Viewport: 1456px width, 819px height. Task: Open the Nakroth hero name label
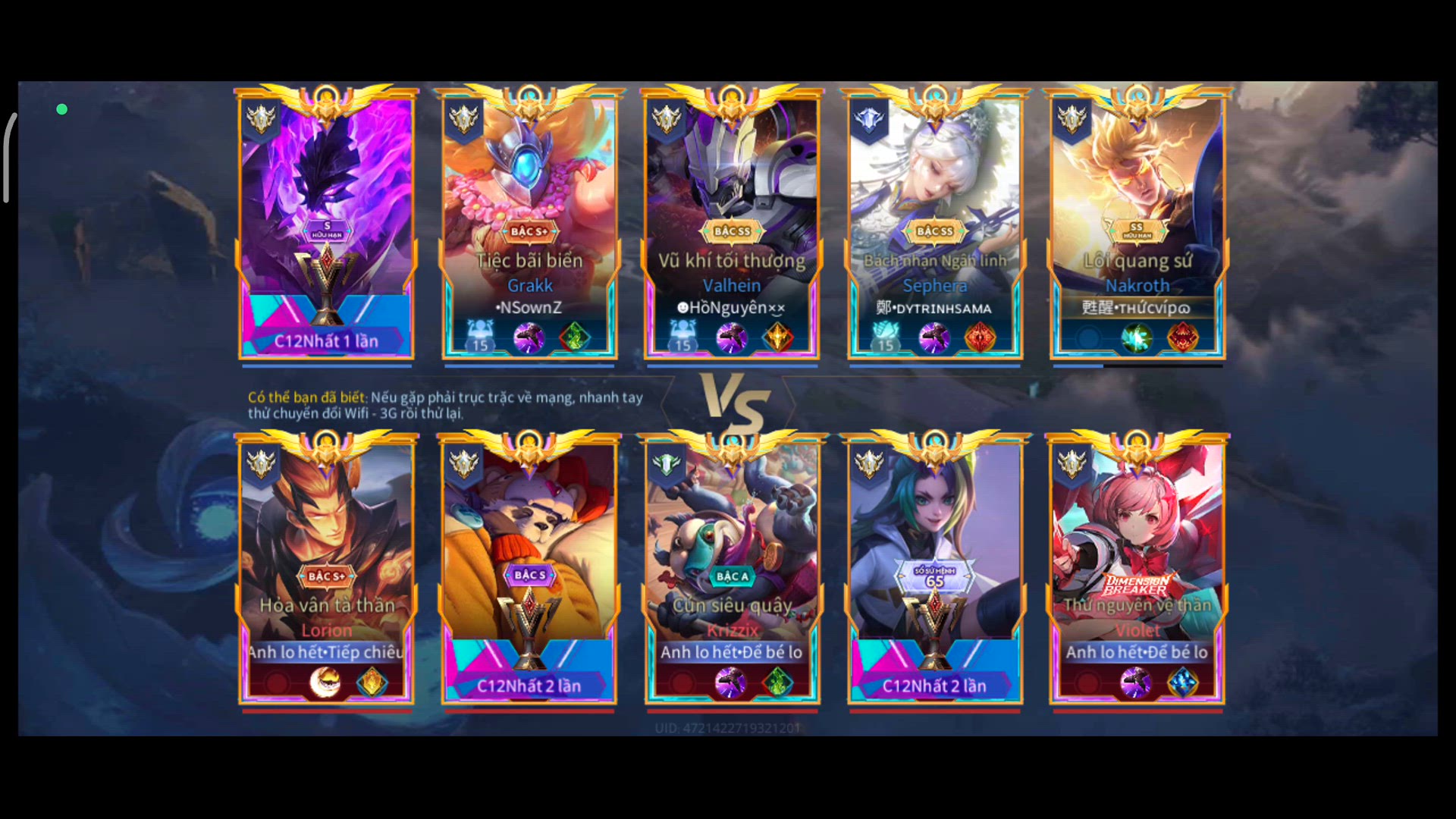1137,285
